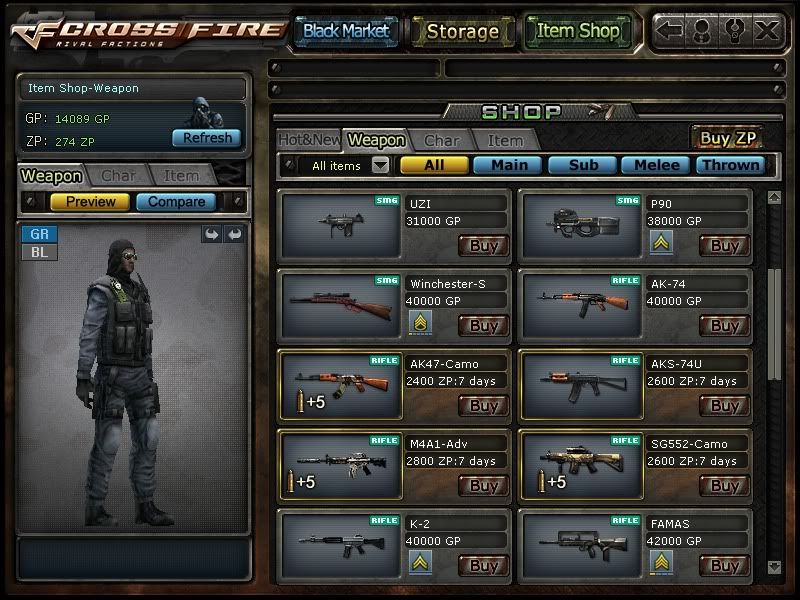Viewport: 800px width, 600px height.
Task: Close the shop window with X
Action: [767, 31]
